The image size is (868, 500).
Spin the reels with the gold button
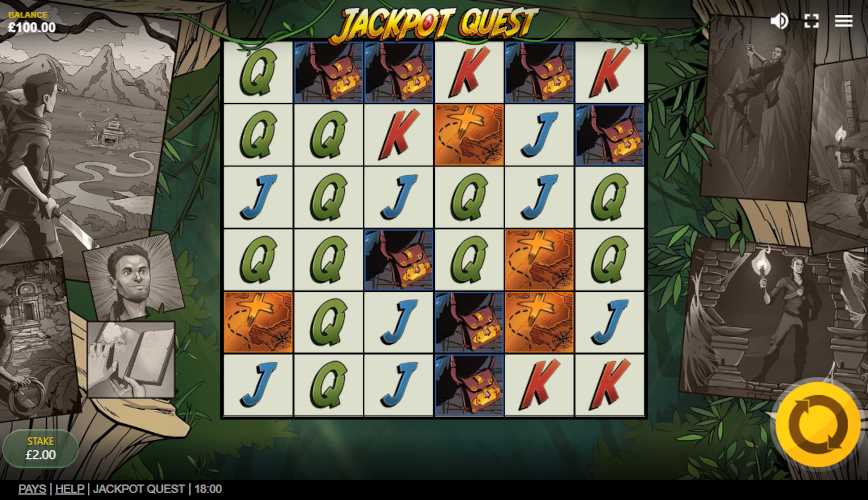click(817, 425)
